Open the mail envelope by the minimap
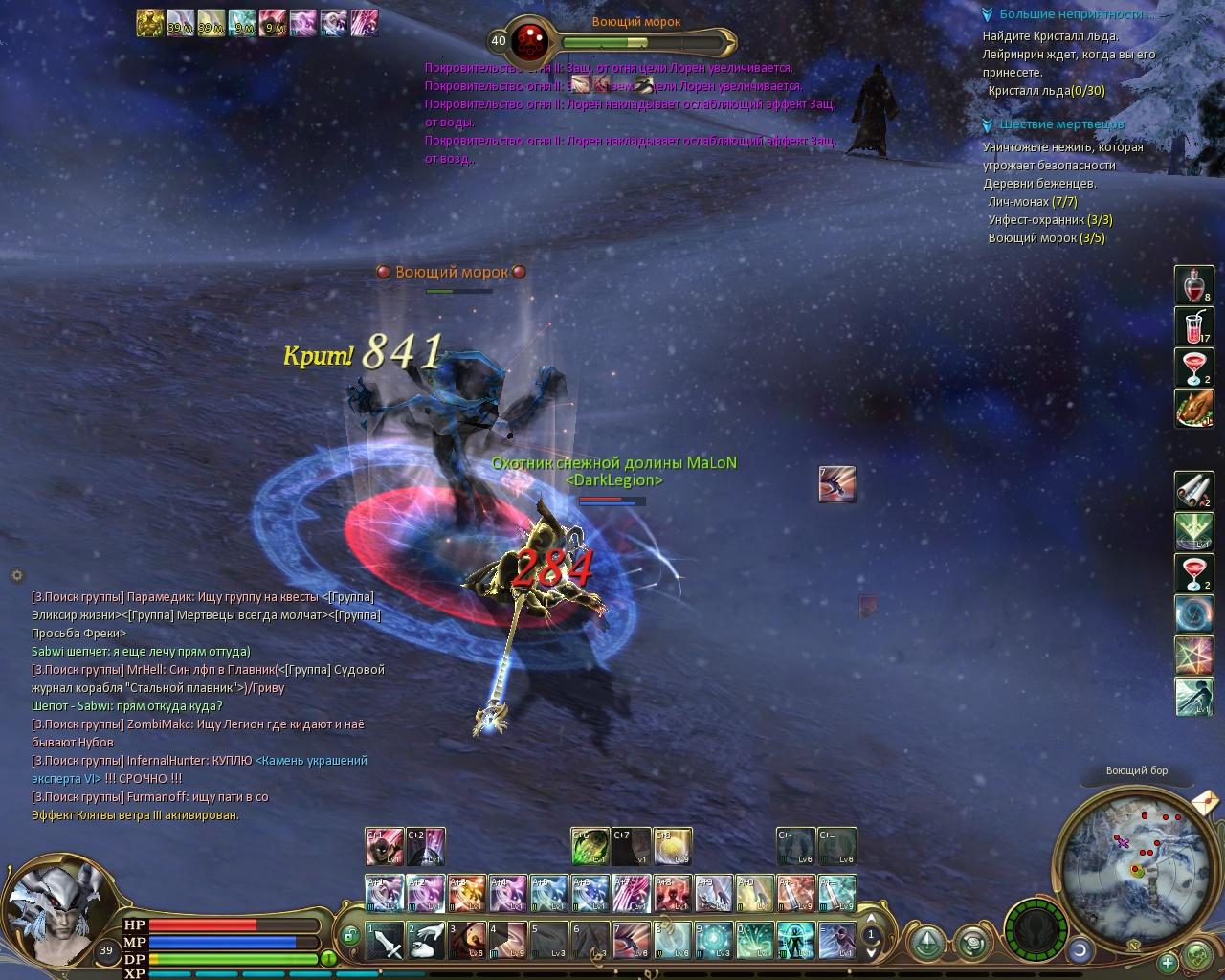Viewport: 1225px width, 980px height. tap(1205, 798)
